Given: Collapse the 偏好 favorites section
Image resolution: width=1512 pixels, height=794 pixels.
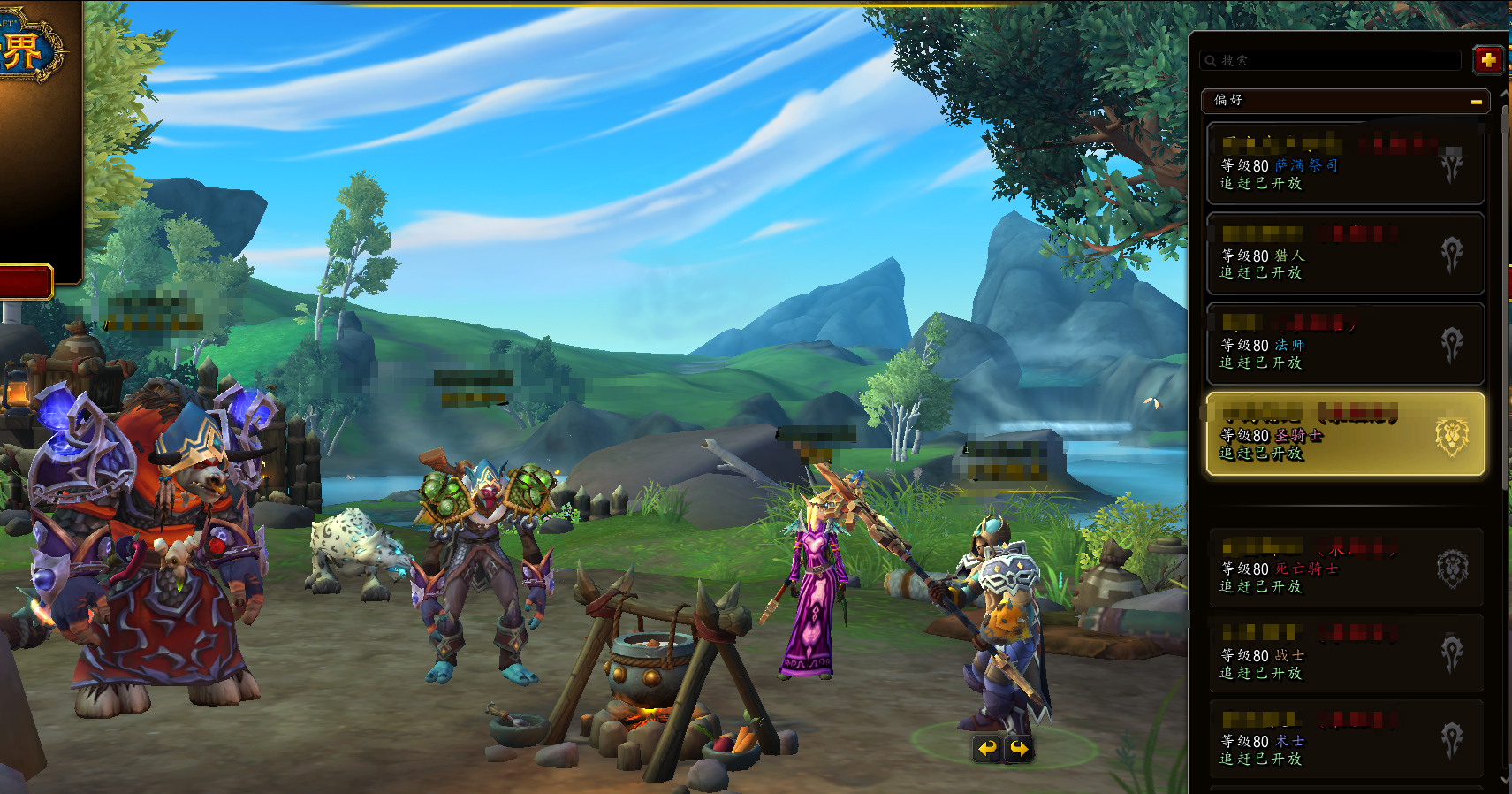Looking at the screenshot, I should (1476, 102).
